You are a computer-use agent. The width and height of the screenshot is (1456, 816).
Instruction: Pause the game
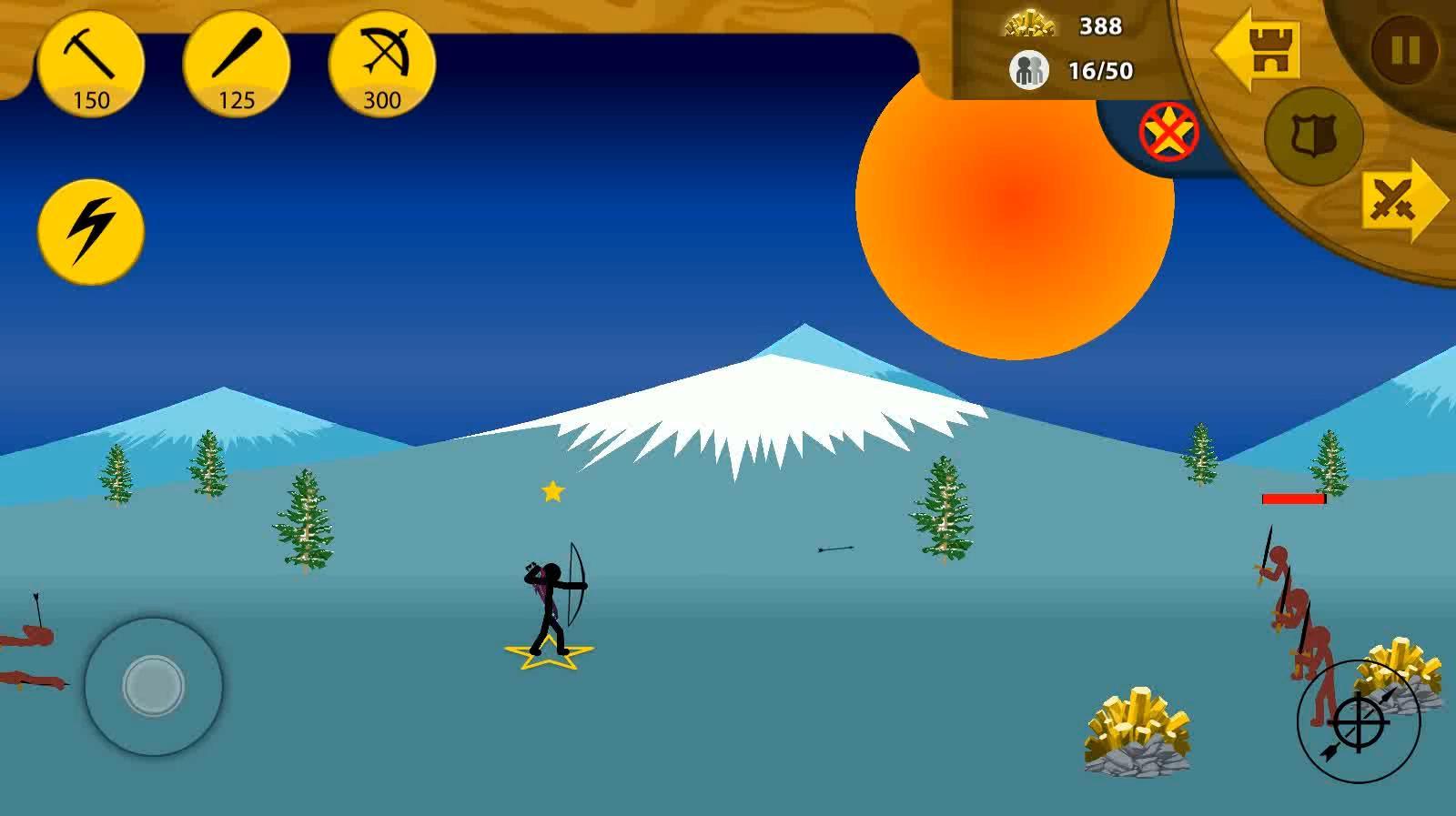[x=1404, y=50]
